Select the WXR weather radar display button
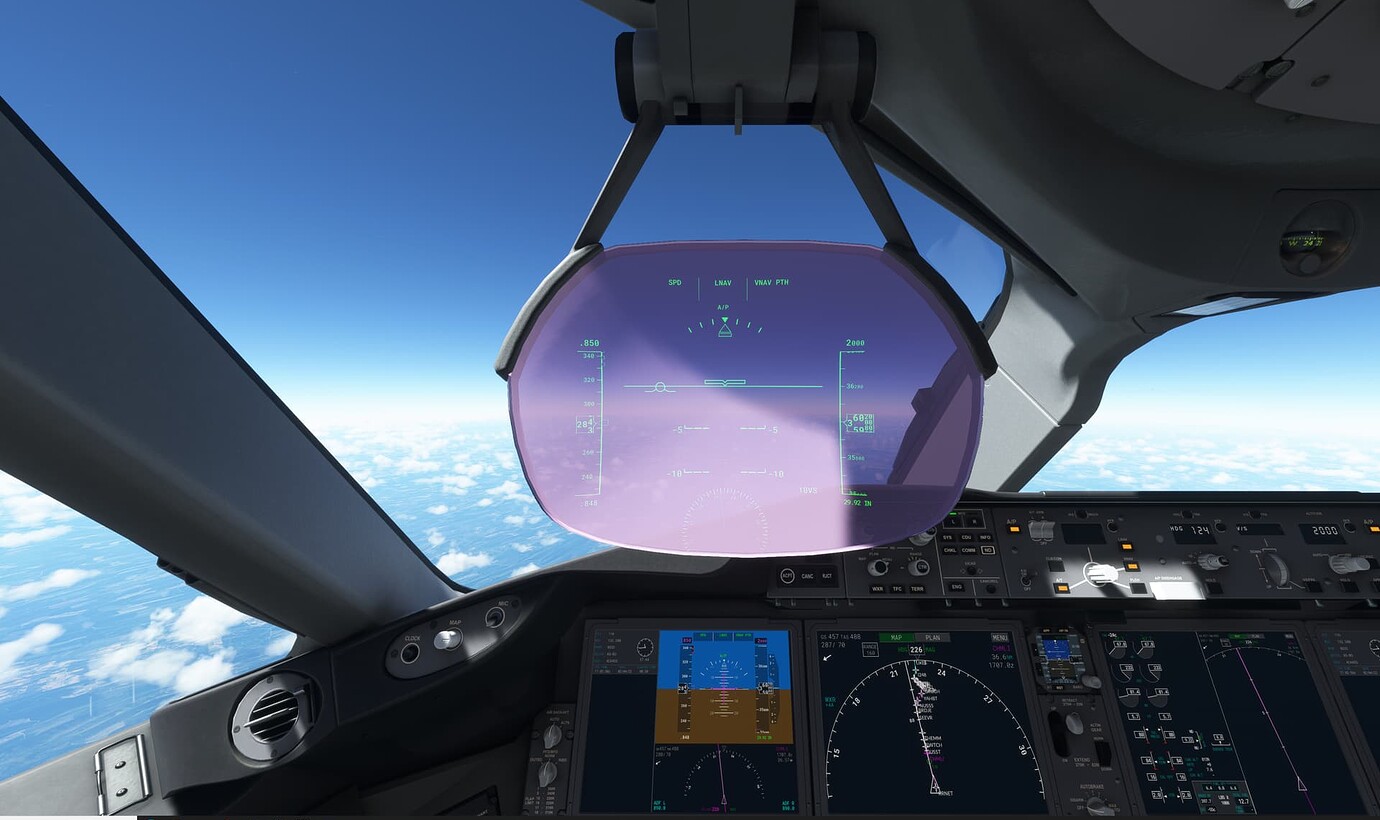The height and width of the screenshot is (820, 1380). coord(880,589)
